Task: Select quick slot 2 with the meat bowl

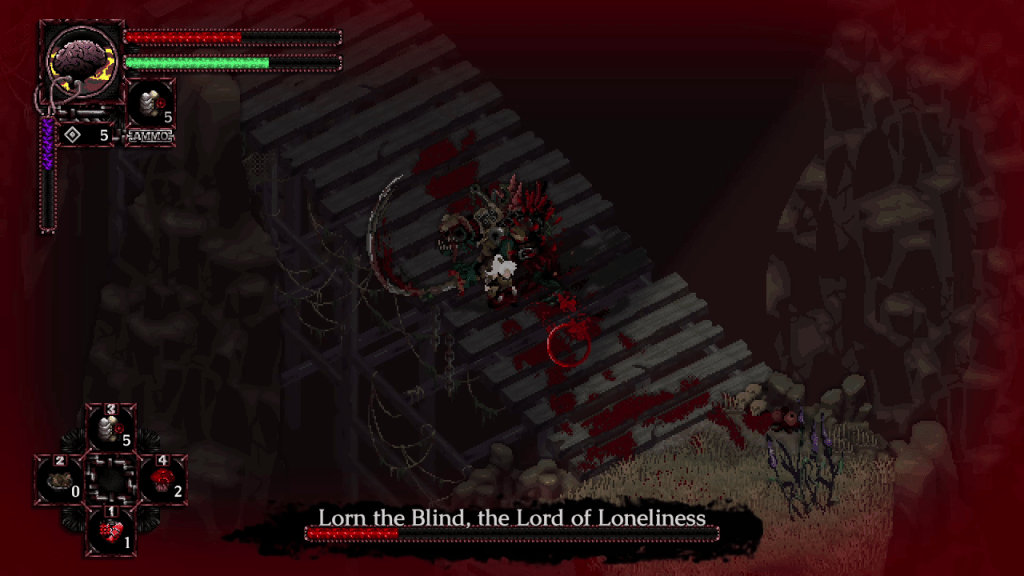Action: pos(58,479)
